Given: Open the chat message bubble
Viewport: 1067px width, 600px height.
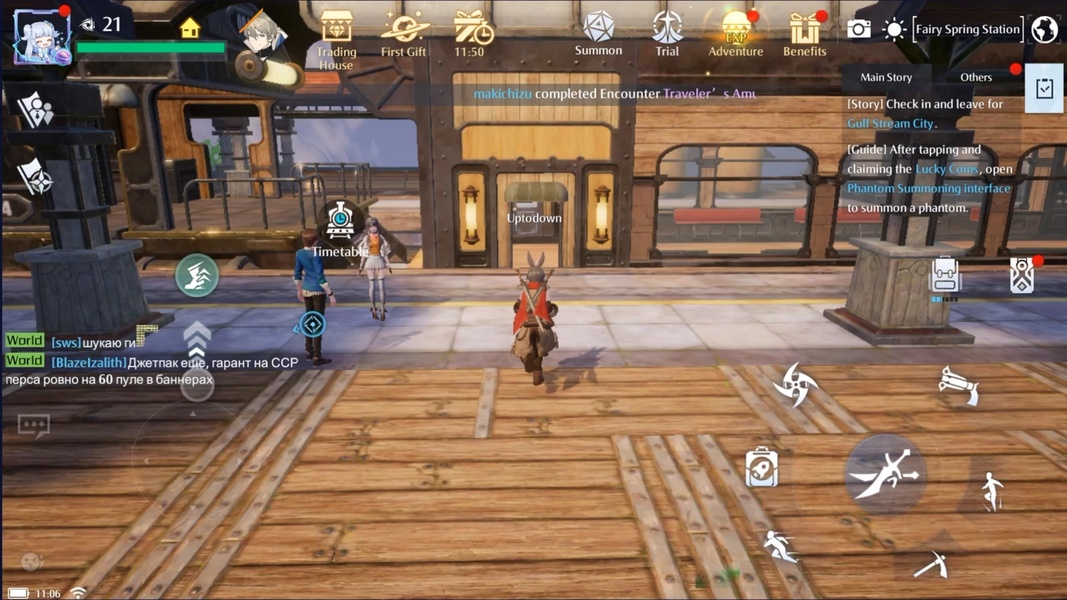Looking at the screenshot, I should point(33,426).
